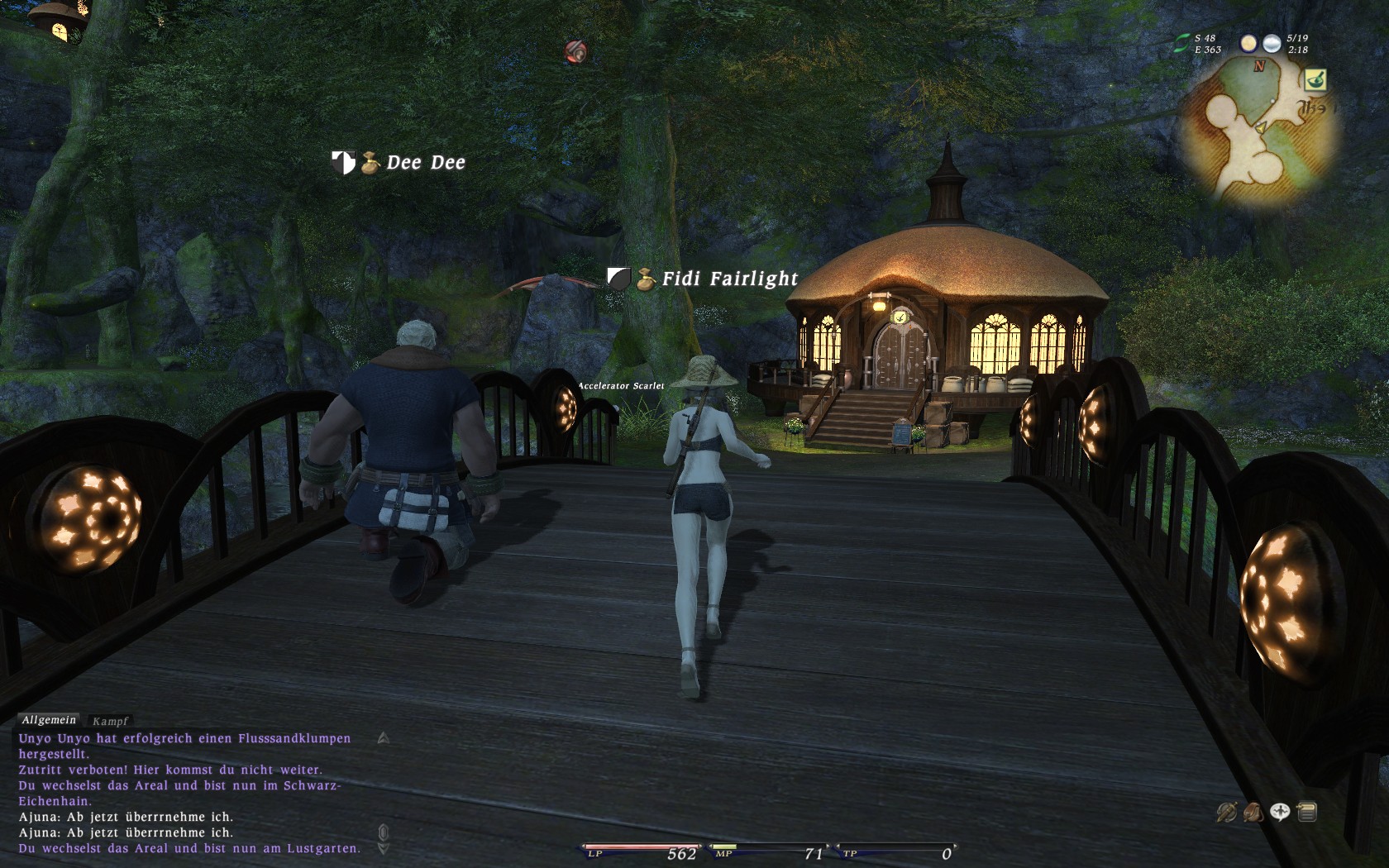Click the cloud weather icon
Image resolution: width=1389 pixels, height=868 pixels.
[x=1272, y=43]
